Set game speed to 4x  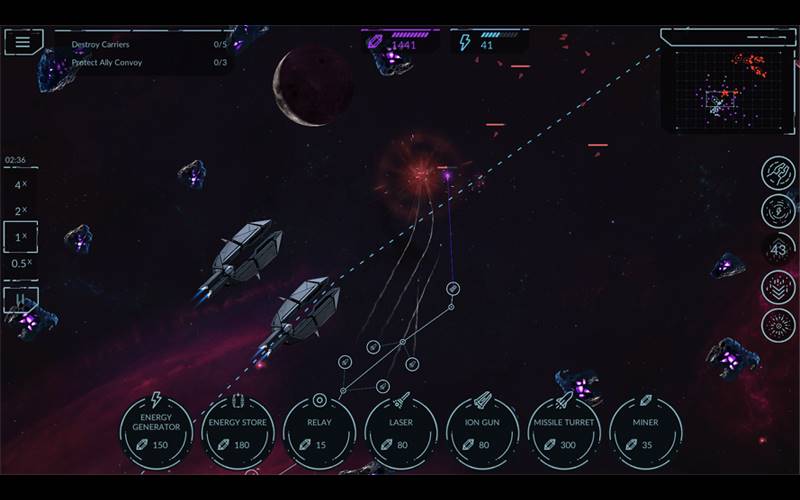[x=20, y=186]
